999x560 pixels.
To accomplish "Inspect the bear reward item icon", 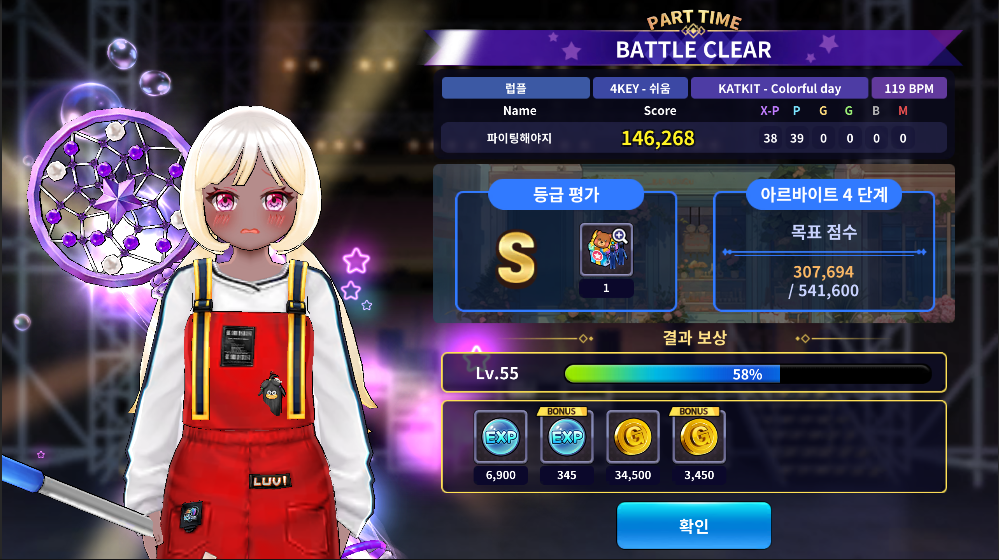I will coord(605,250).
